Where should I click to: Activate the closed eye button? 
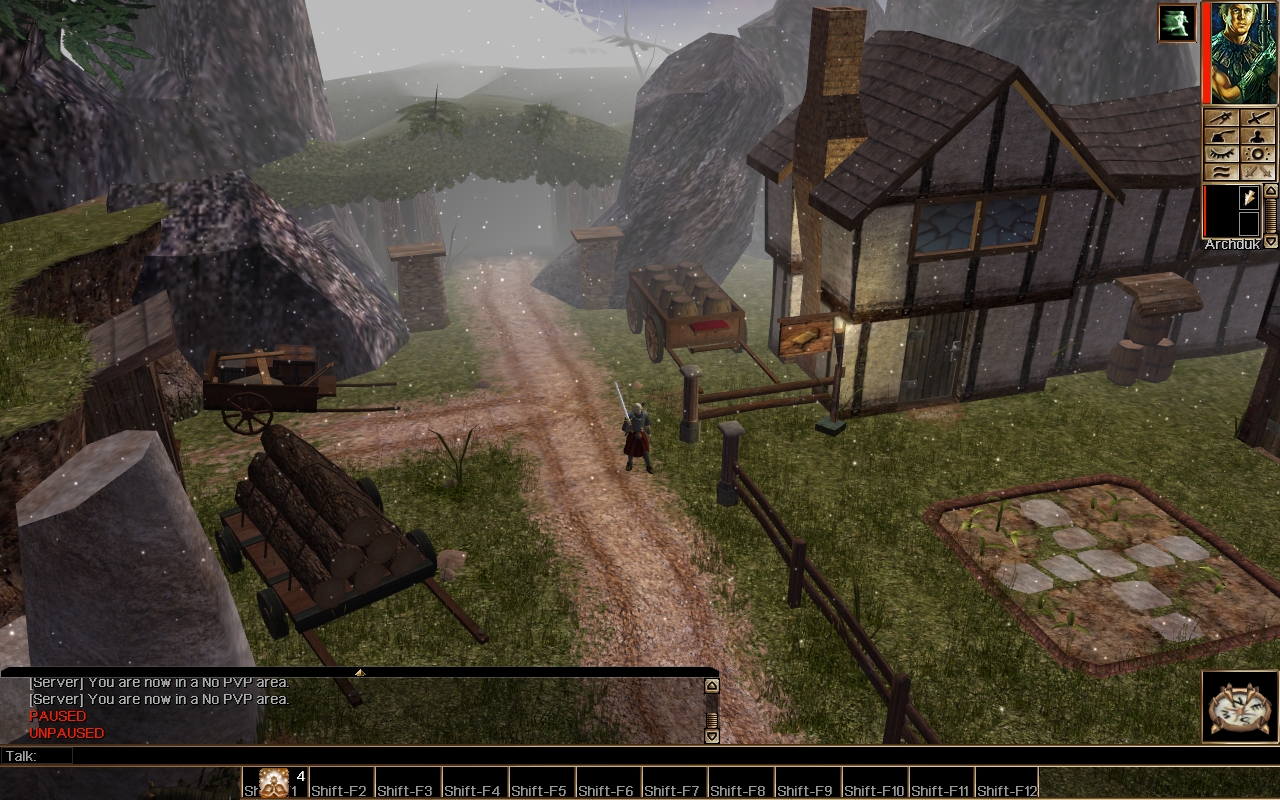(x=1222, y=153)
